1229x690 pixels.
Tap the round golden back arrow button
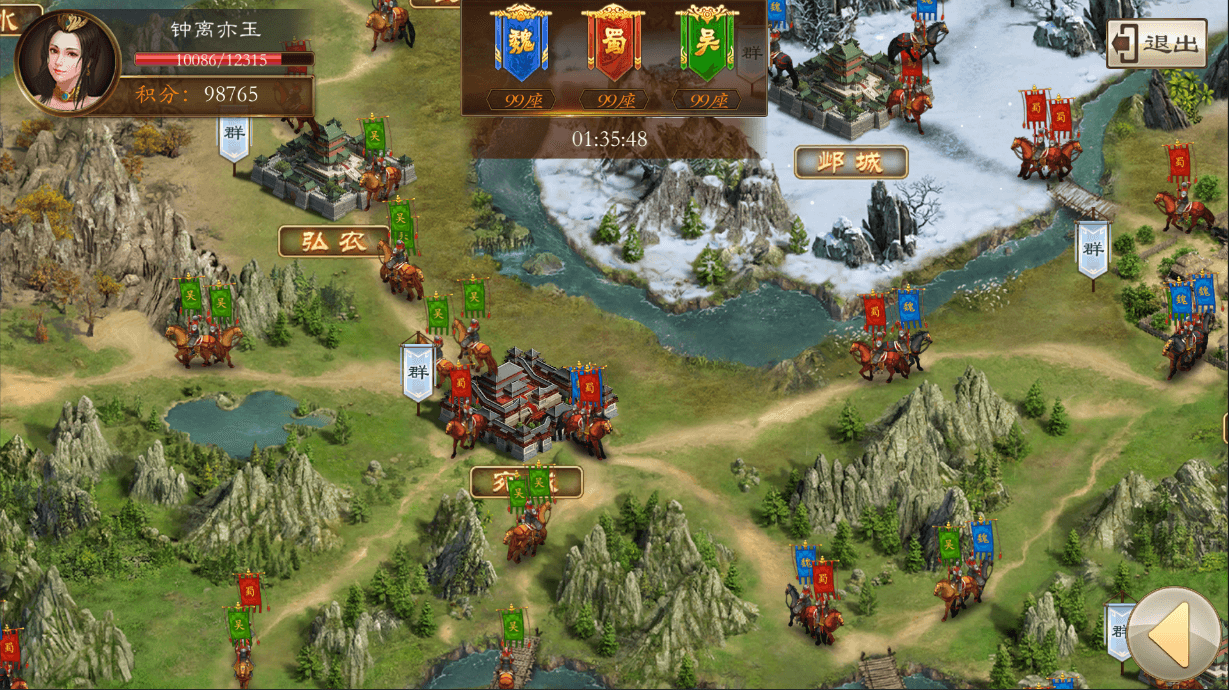tap(1176, 634)
